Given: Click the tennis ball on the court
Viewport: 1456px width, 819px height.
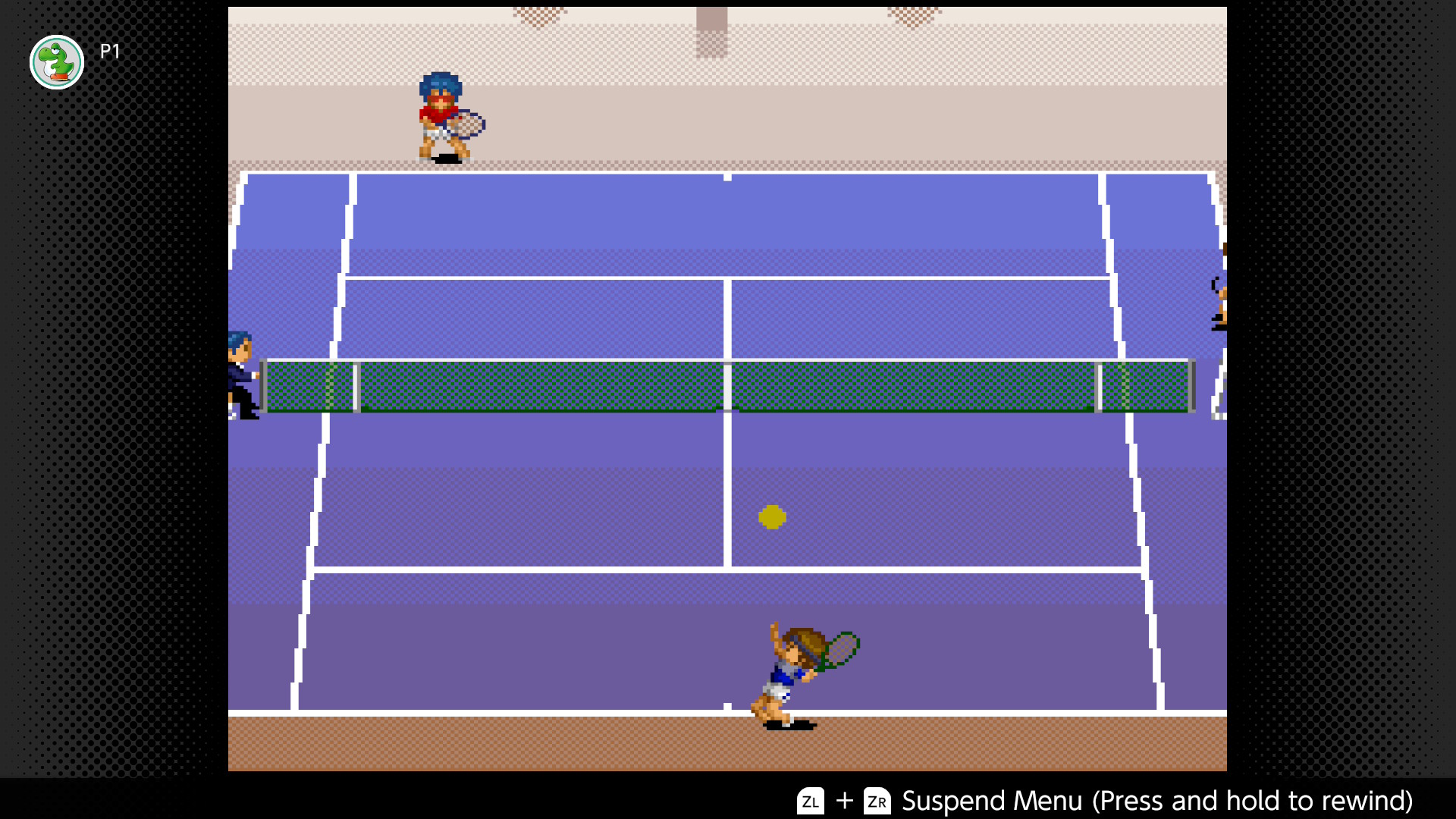Looking at the screenshot, I should pyautogui.click(x=773, y=516).
